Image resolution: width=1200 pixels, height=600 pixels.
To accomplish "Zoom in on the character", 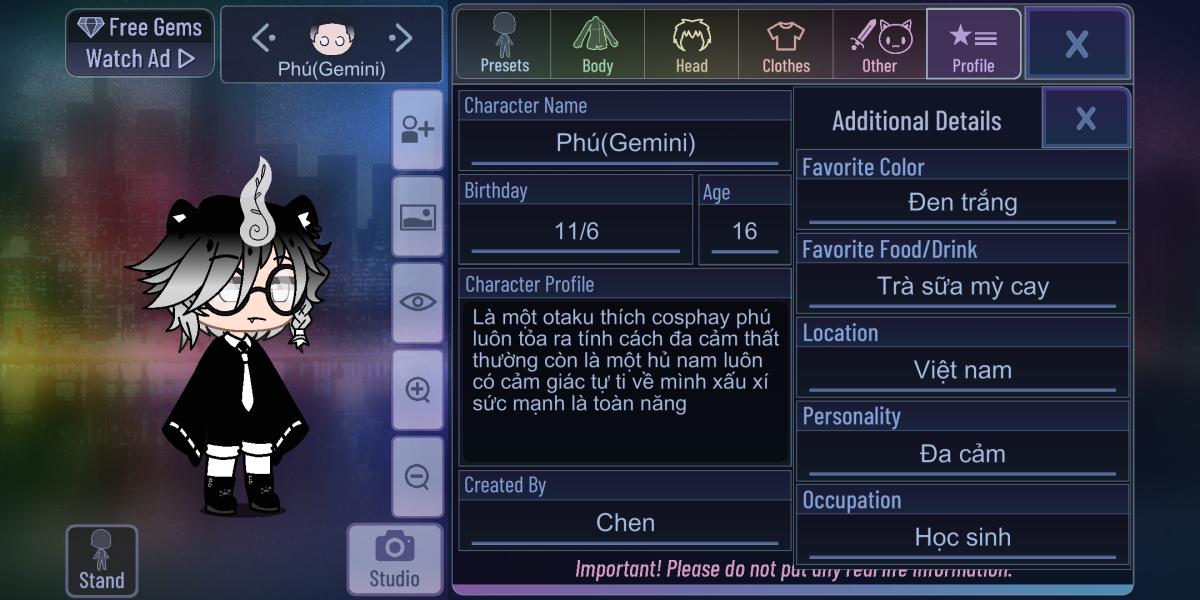I will (x=417, y=389).
